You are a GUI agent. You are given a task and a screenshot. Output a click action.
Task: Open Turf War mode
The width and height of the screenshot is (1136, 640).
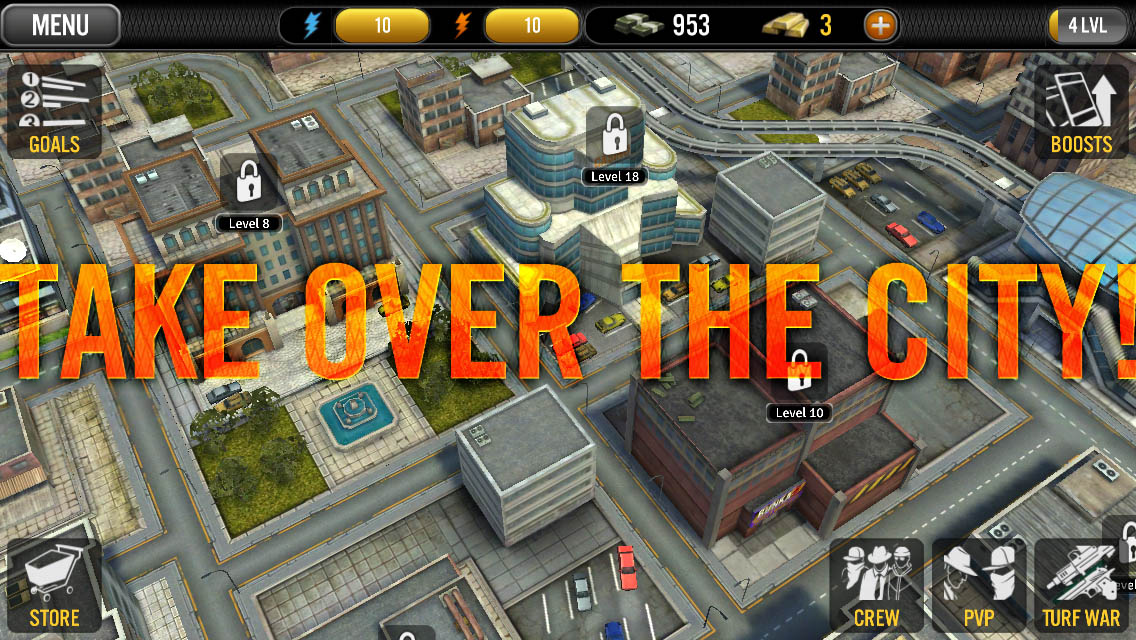[x=1081, y=586]
